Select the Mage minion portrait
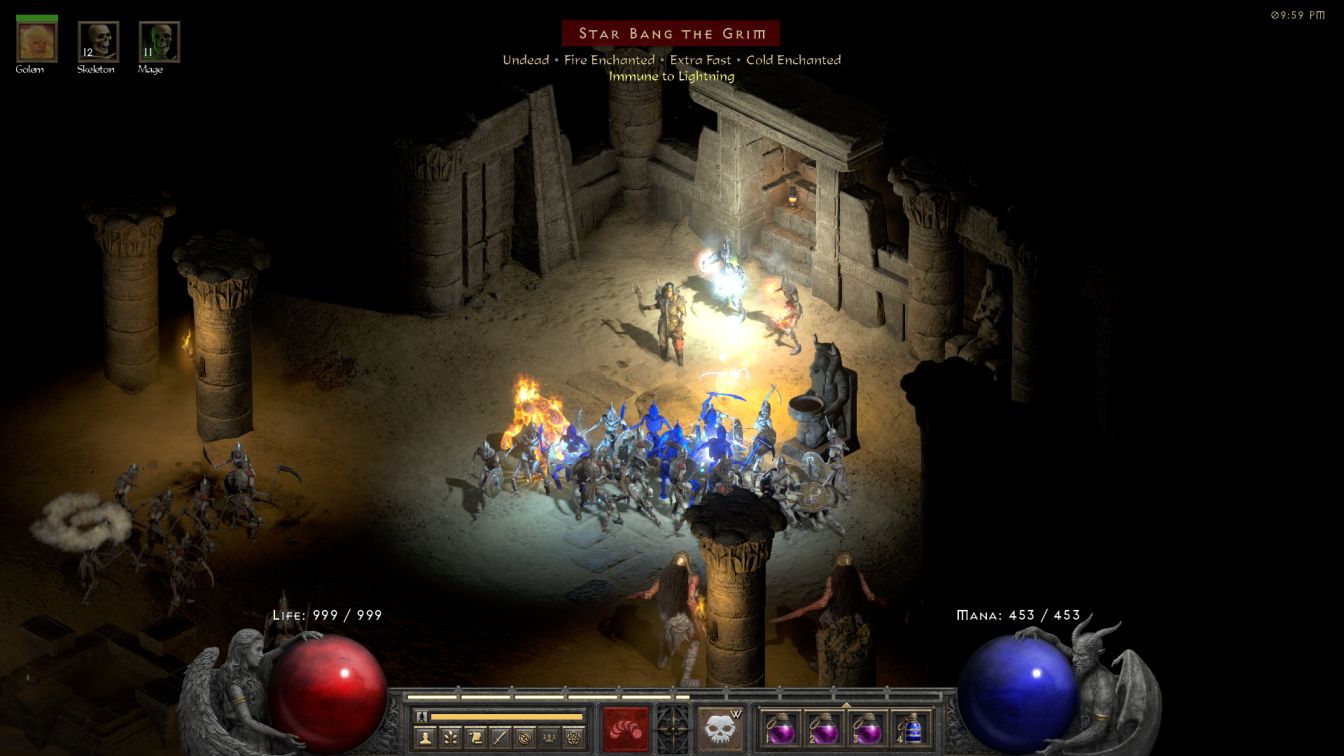 pos(159,42)
